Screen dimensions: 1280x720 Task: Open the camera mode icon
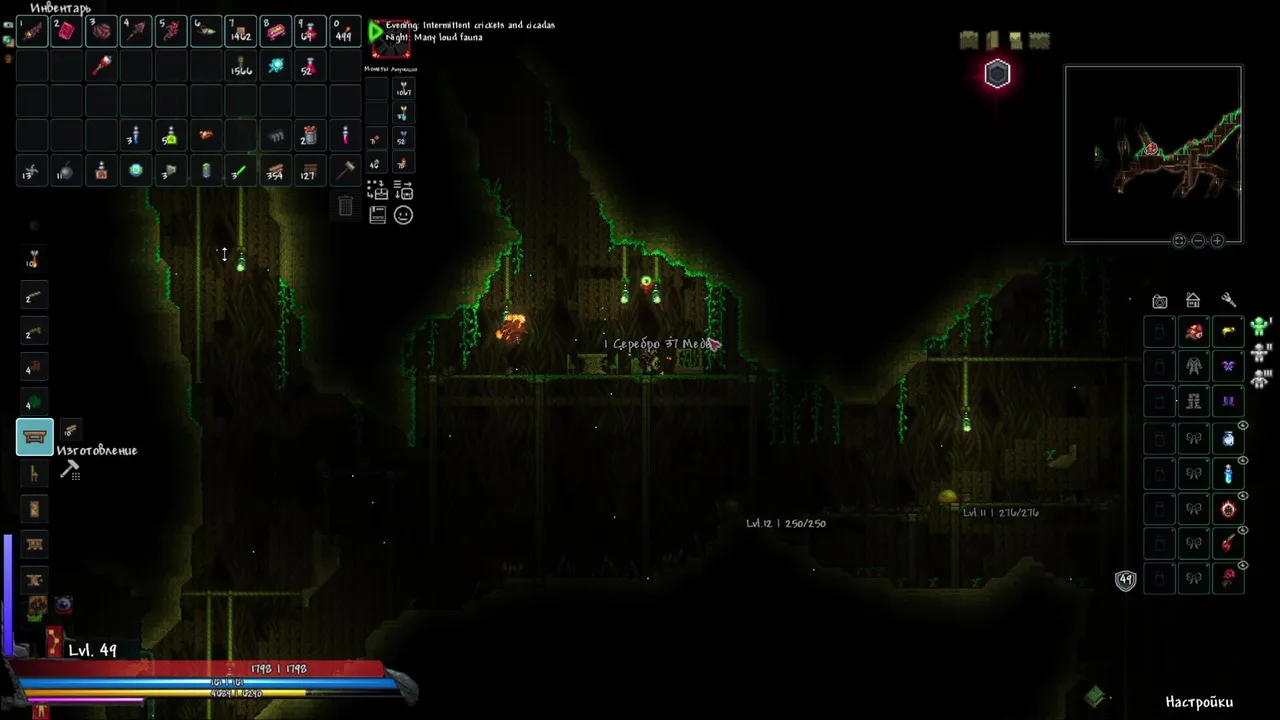[1159, 301]
